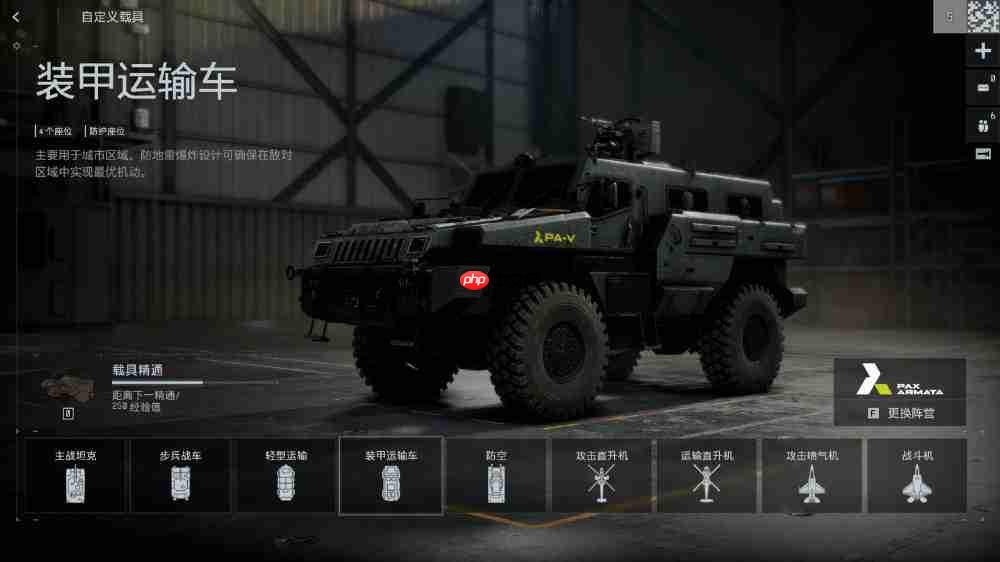This screenshot has width=1000, height=562.
Task: Select the 主战坦克 vehicle category
Action: click(76, 476)
